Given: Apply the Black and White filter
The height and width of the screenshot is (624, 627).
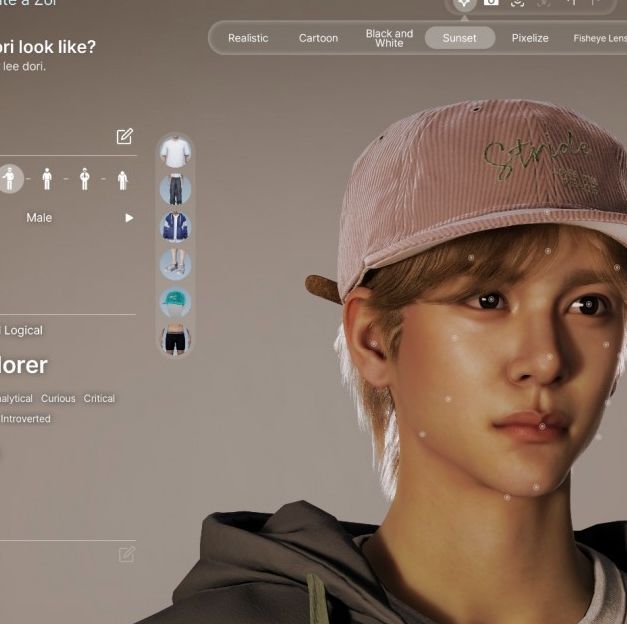Looking at the screenshot, I should [389, 38].
